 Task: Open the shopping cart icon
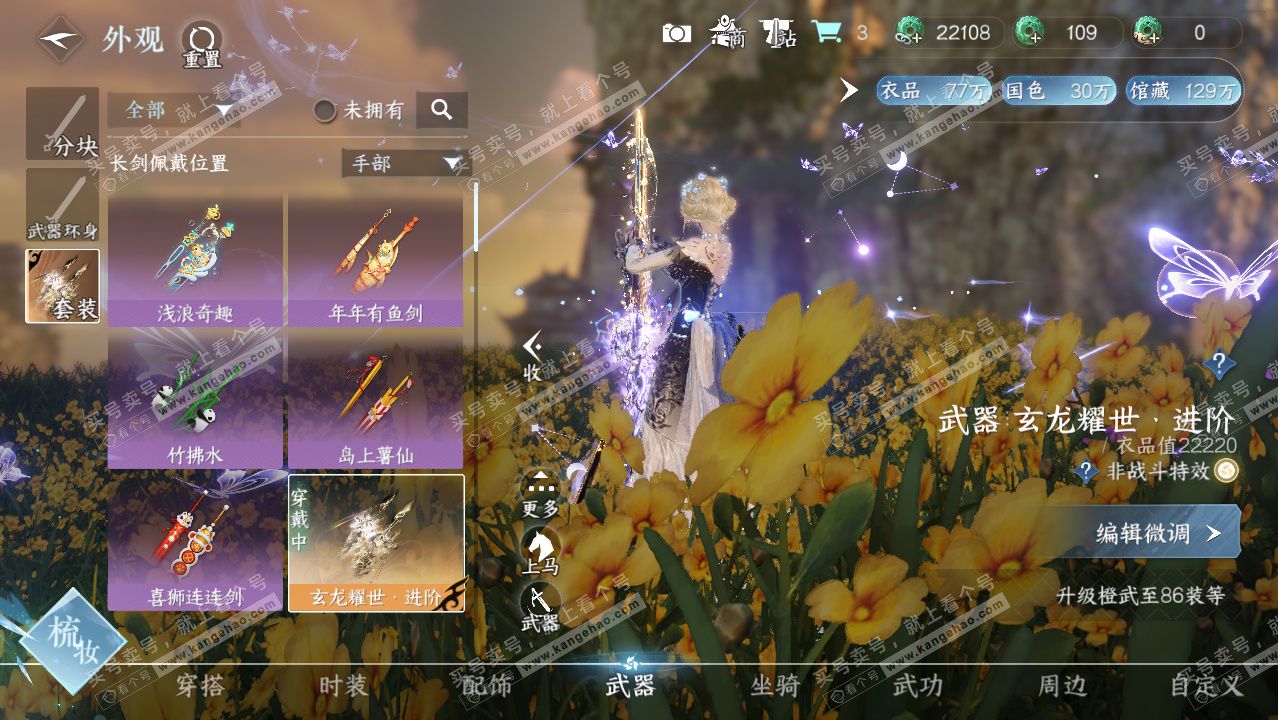[826, 32]
